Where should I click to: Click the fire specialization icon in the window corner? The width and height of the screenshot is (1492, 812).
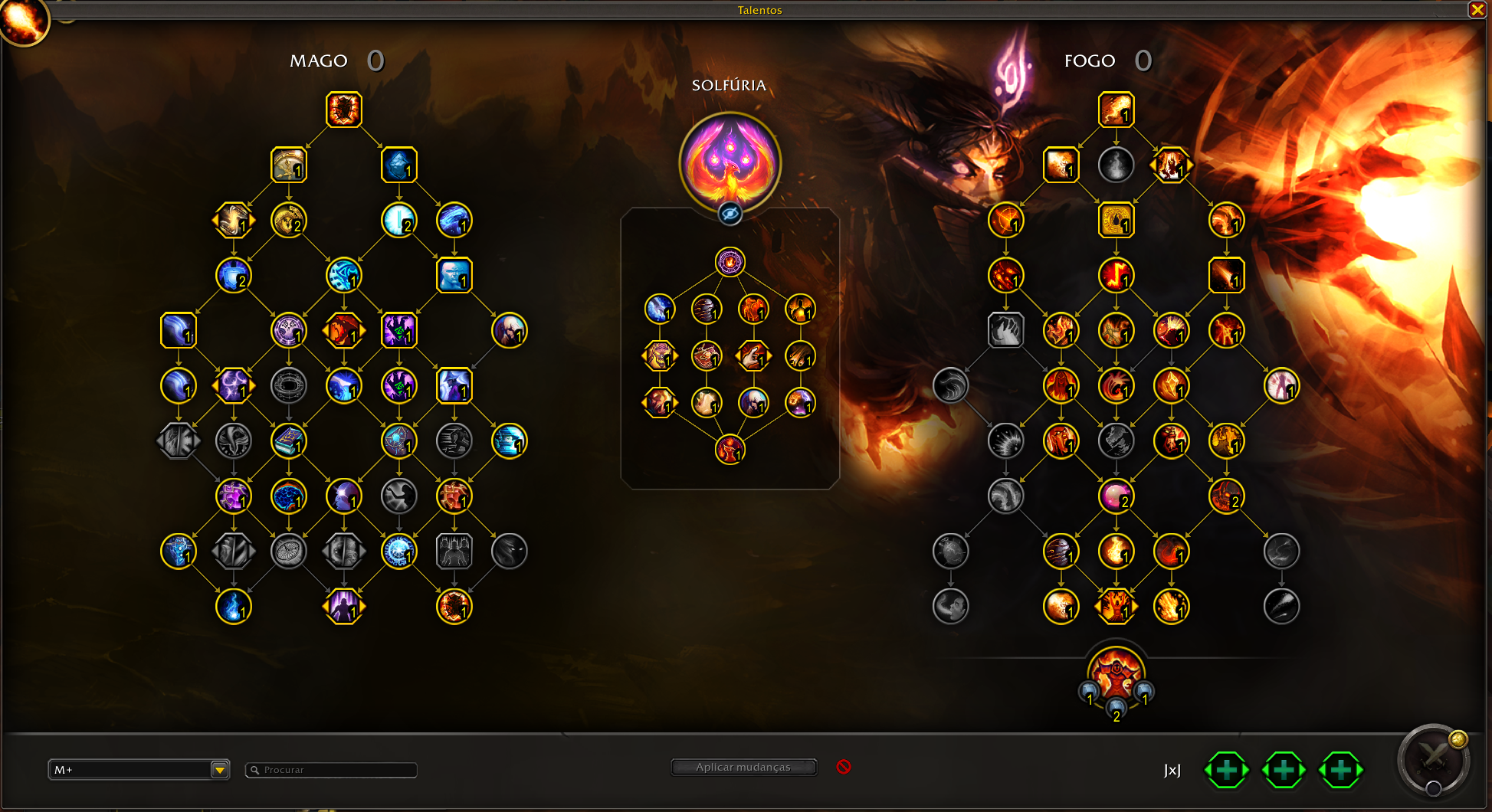click(23, 20)
